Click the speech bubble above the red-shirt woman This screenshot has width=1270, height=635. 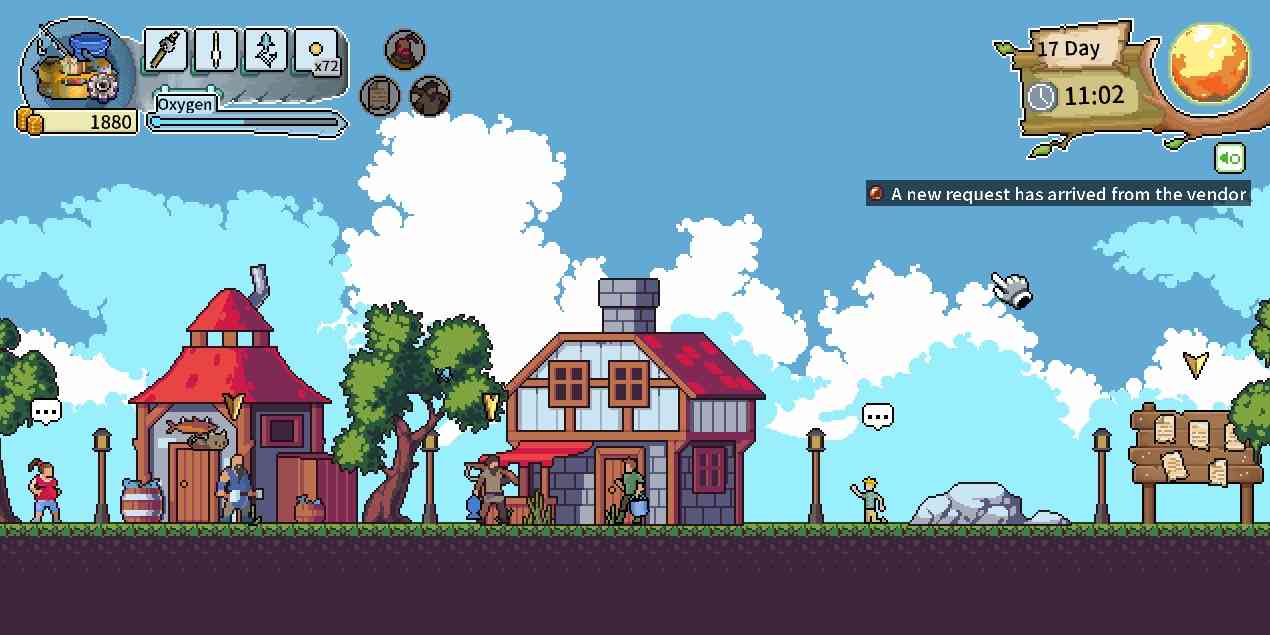point(46,410)
